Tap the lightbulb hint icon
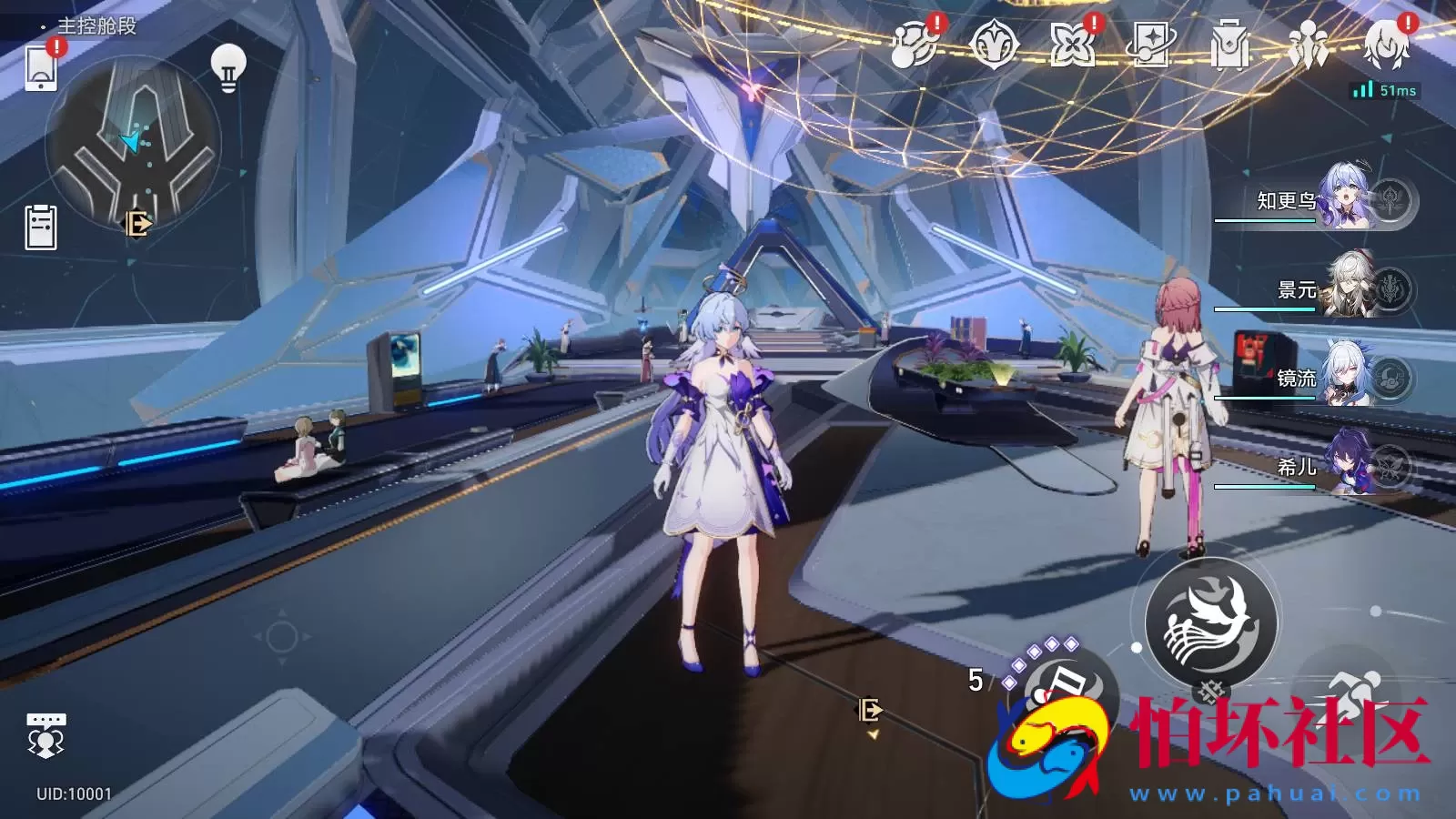The width and height of the screenshot is (1456, 819). click(x=228, y=68)
